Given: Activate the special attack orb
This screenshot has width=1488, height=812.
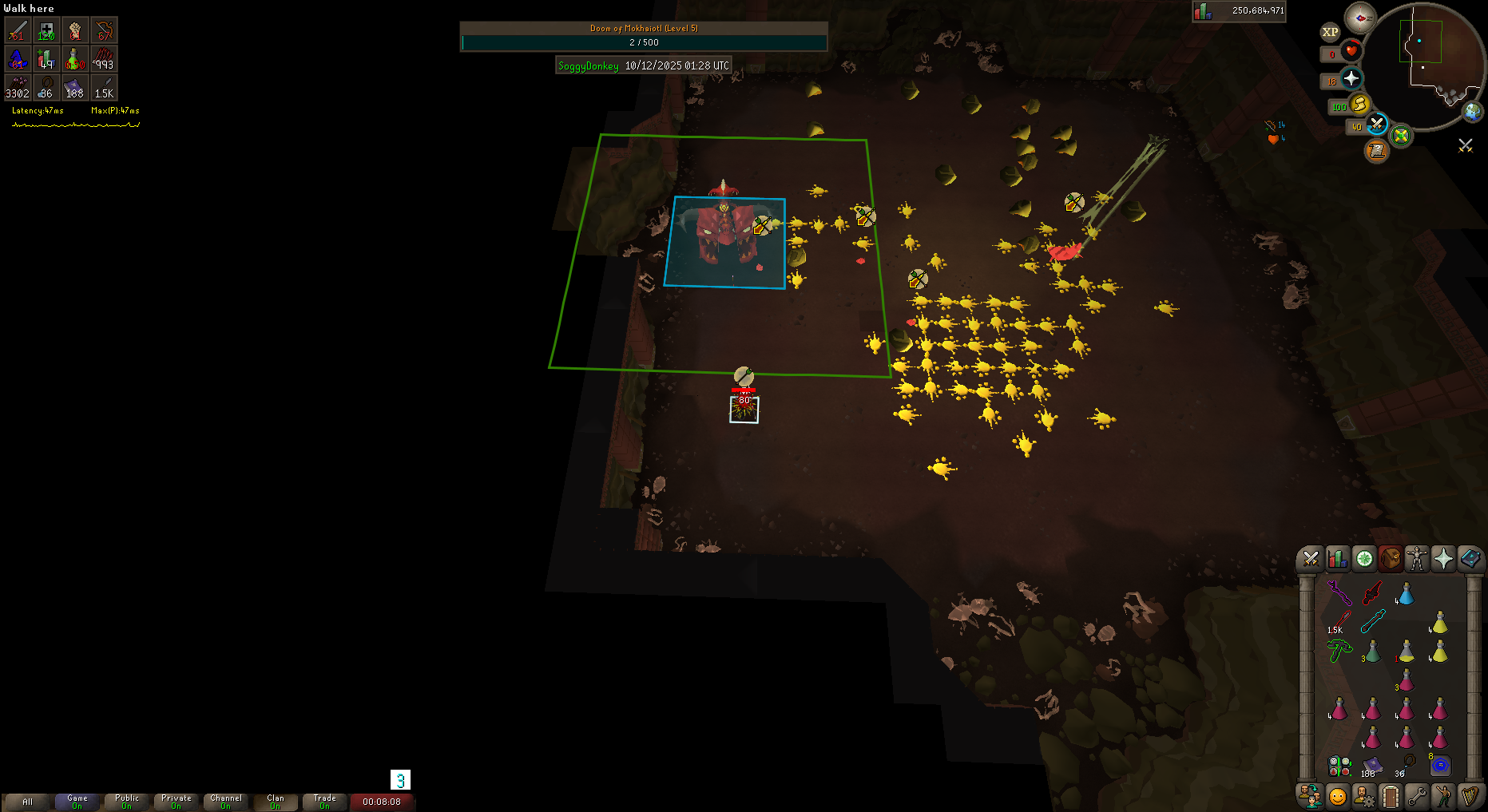Looking at the screenshot, I should (x=1376, y=124).
